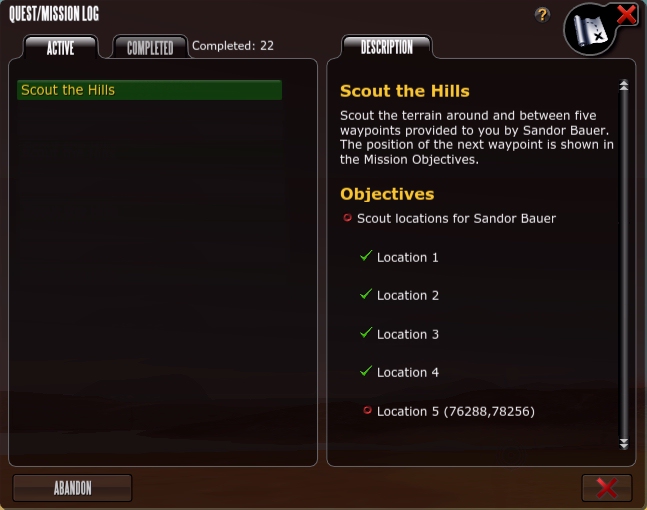The image size is (647, 510).
Task: Select the Active quests tab
Action: click(x=61, y=47)
